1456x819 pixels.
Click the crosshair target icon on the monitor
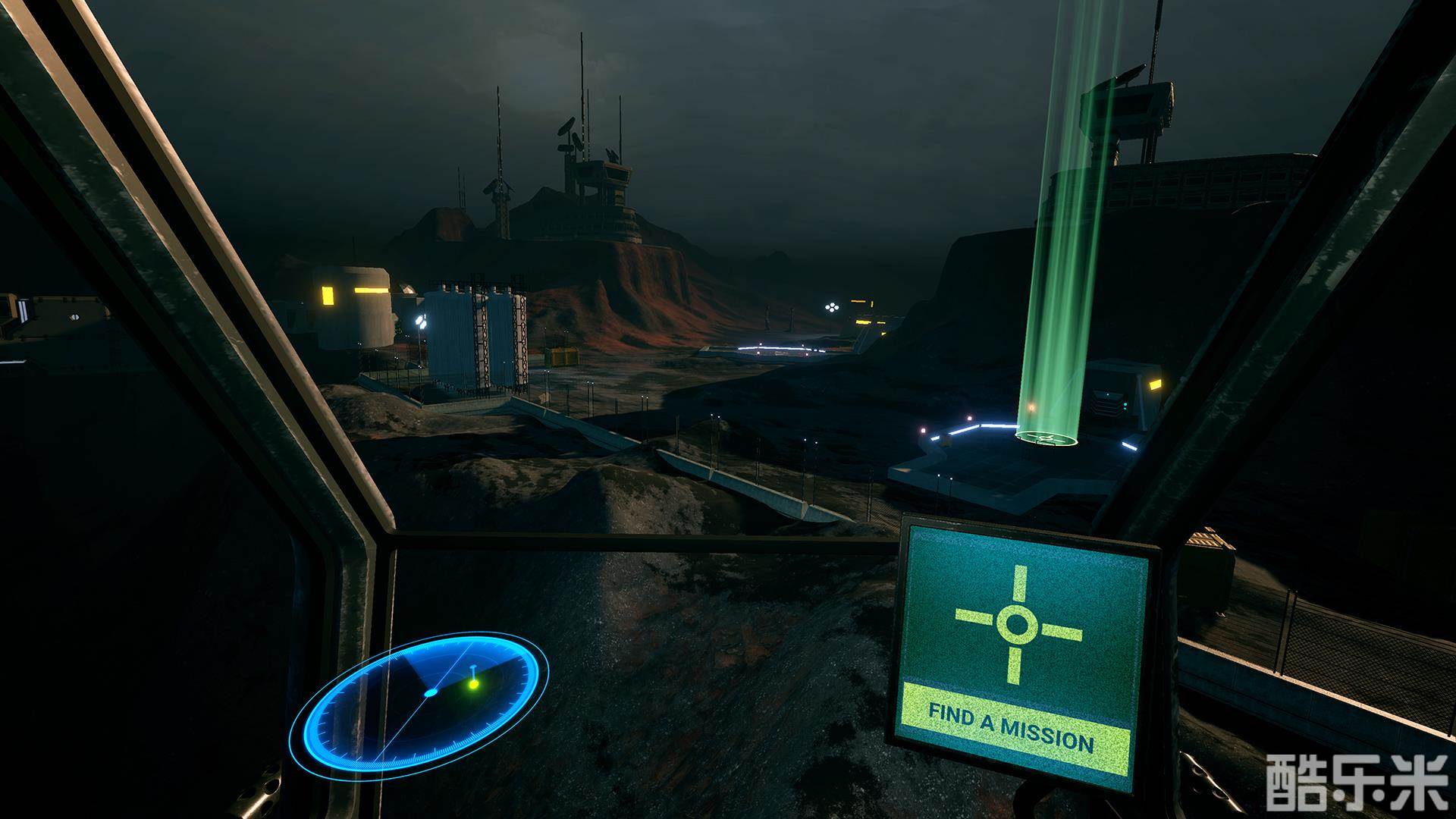tap(1017, 623)
